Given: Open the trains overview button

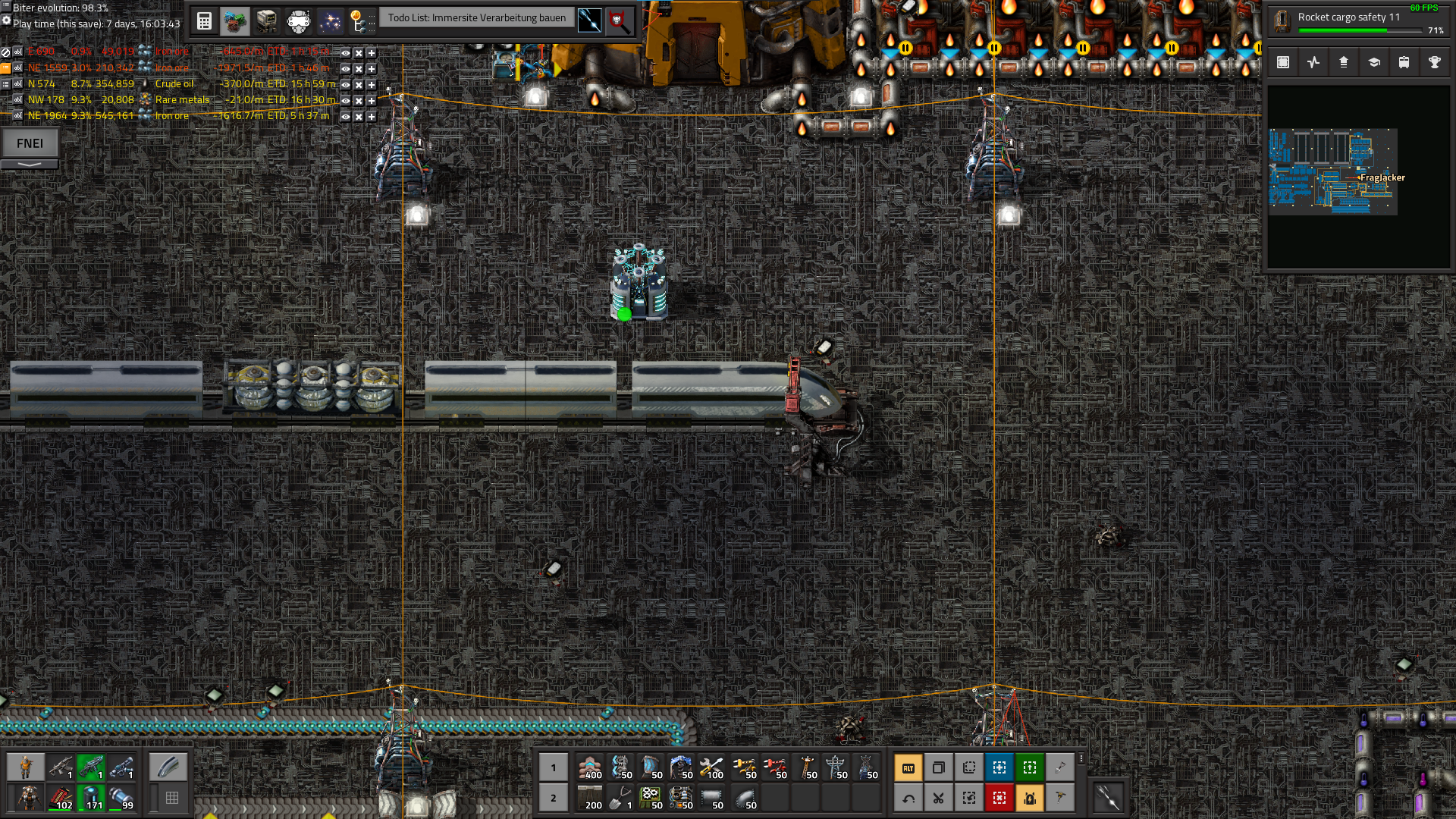Looking at the screenshot, I should (x=1404, y=63).
